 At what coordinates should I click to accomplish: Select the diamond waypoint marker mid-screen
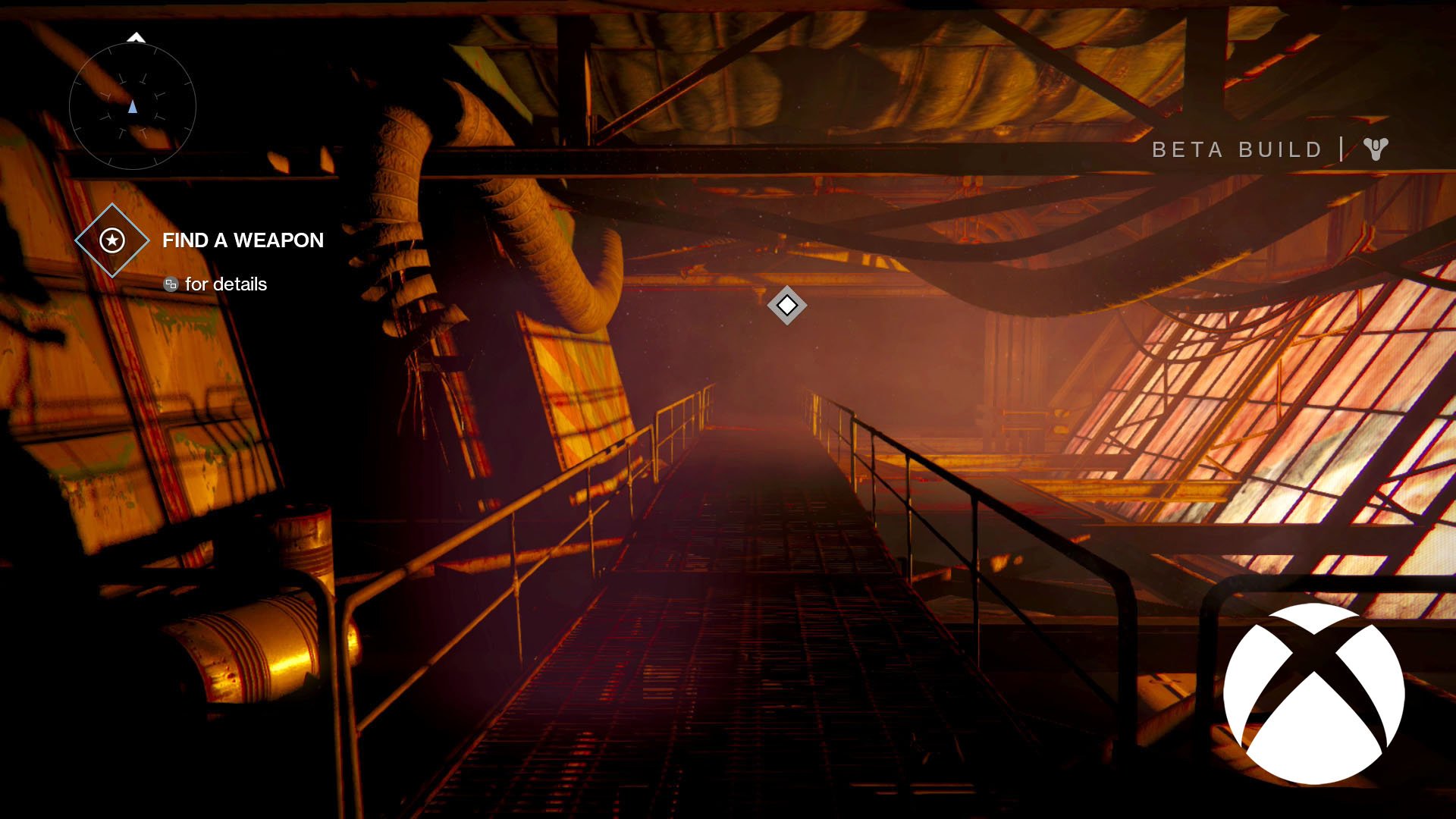[x=786, y=306]
